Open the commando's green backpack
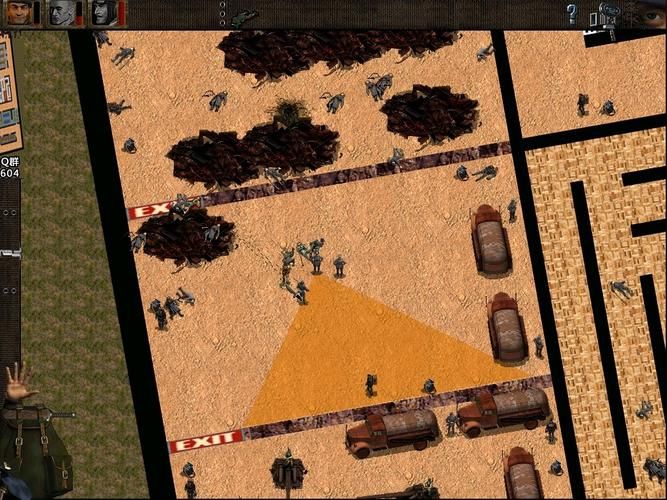Viewport: 667px width, 500px height. click(36, 450)
